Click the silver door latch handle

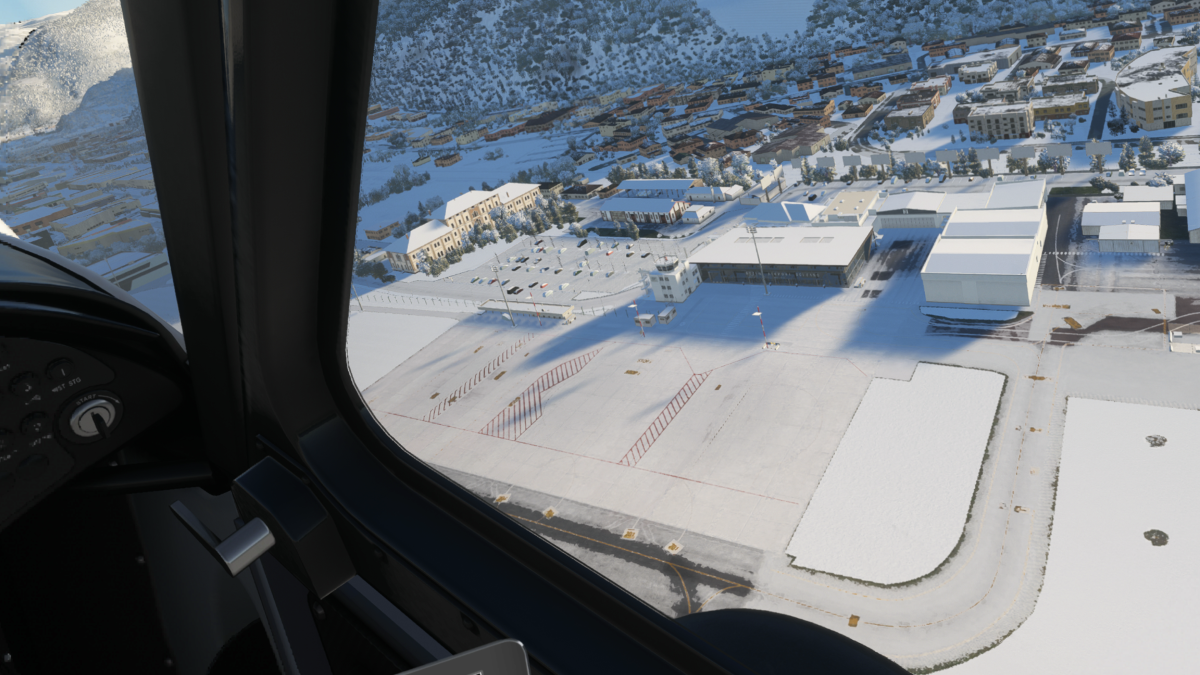(243, 546)
